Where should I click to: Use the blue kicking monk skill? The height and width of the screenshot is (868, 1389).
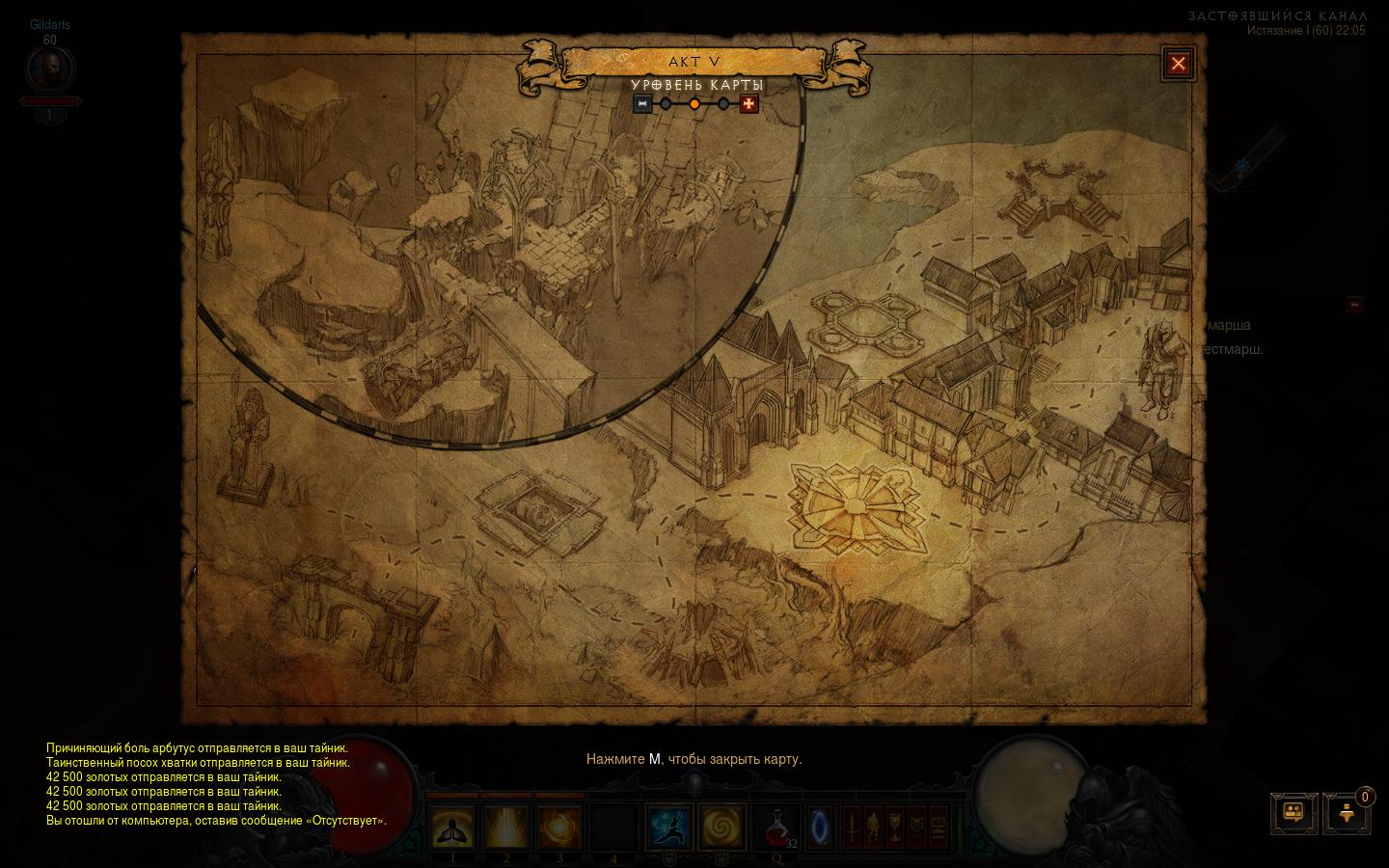click(668, 827)
